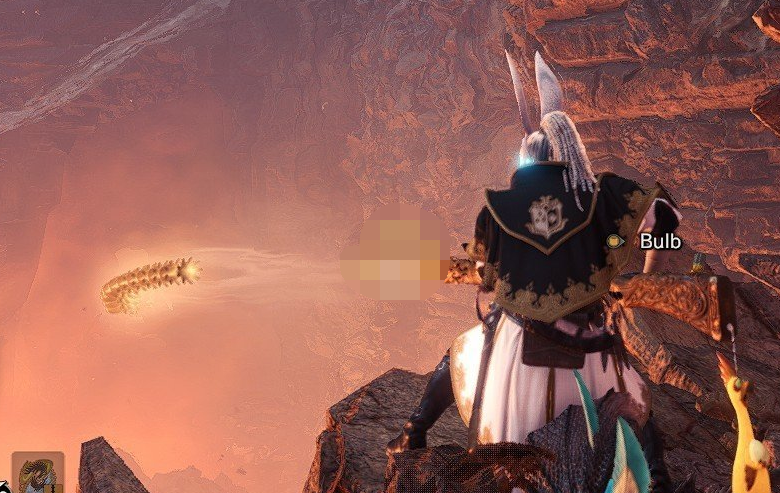Click the monster portrait icon
The height and width of the screenshot is (493, 780).
[38, 474]
